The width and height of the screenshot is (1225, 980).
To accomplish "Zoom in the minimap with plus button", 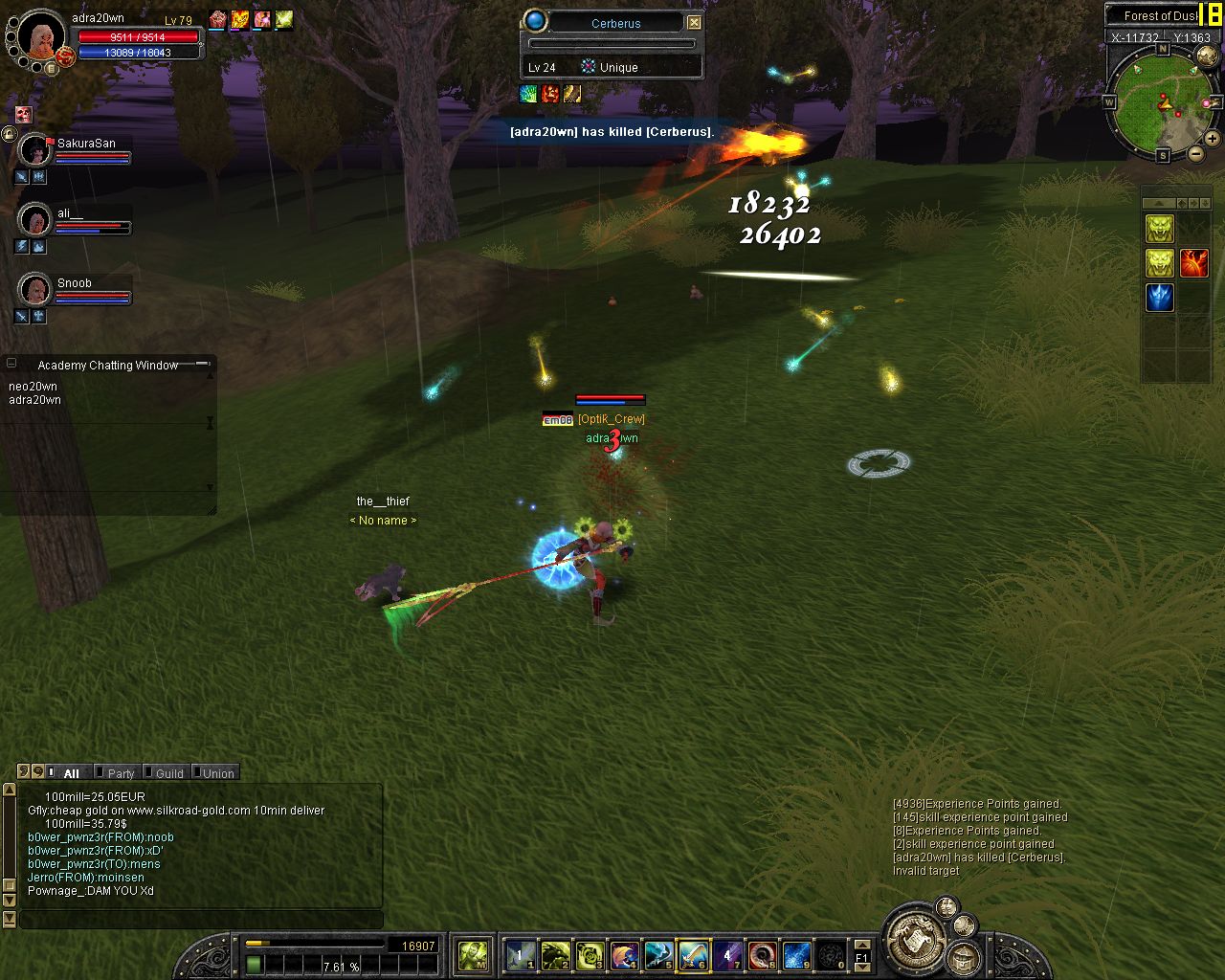I will click(x=1212, y=139).
